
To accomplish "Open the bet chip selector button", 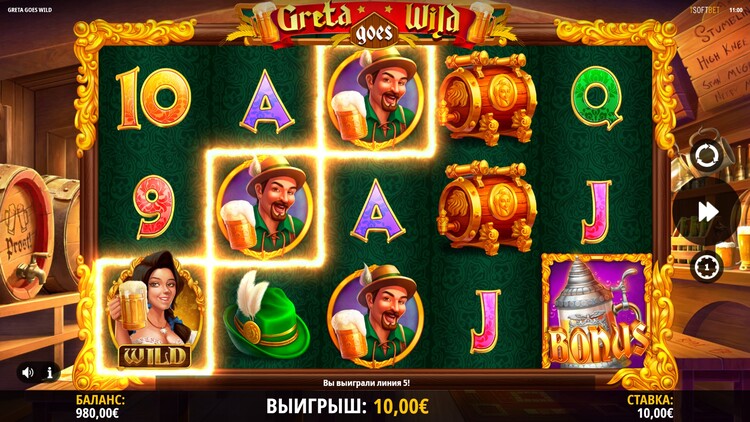I will click(704, 266).
